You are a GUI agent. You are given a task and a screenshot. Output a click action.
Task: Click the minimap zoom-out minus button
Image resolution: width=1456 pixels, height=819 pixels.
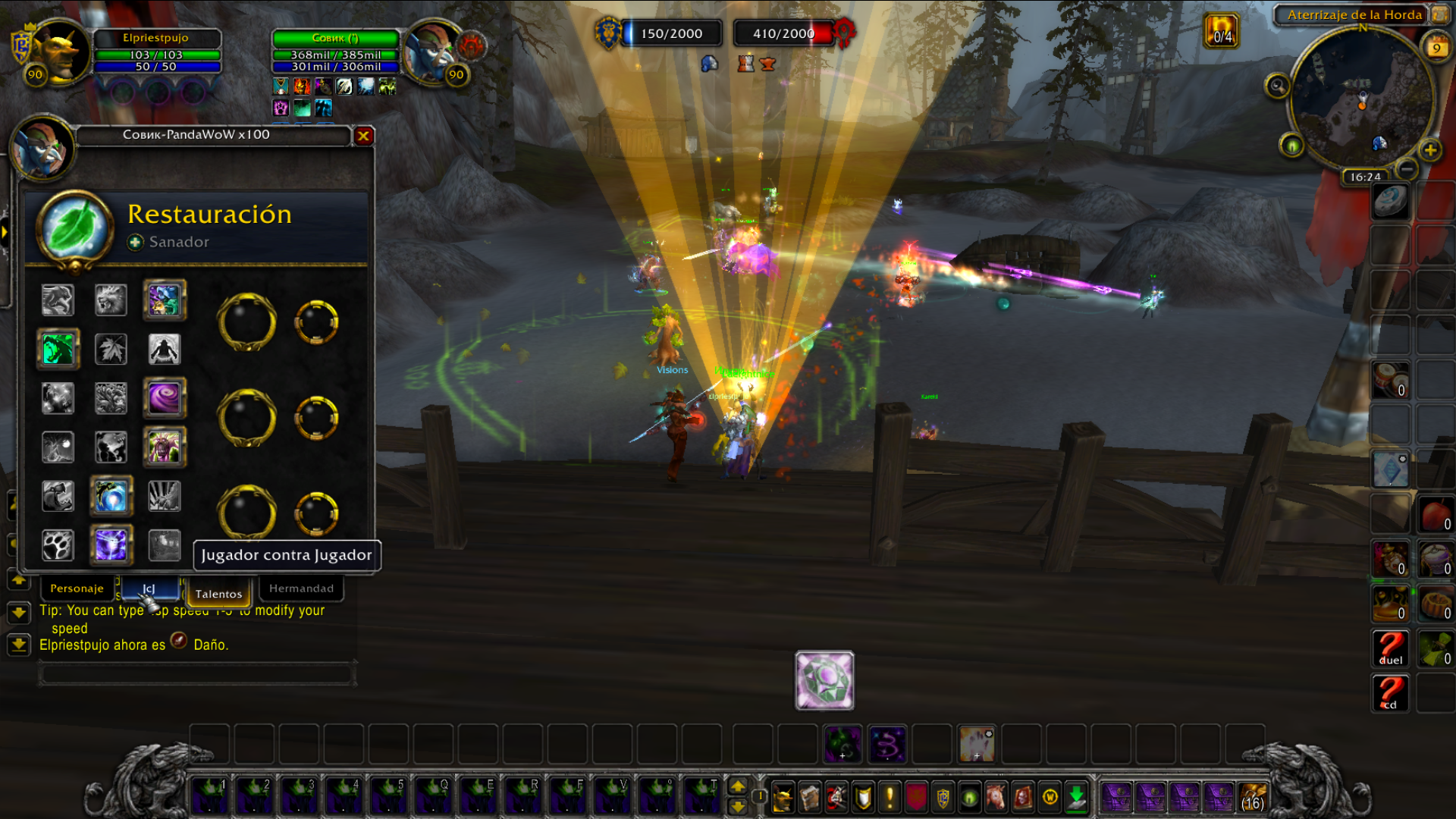[x=1407, y=168]
